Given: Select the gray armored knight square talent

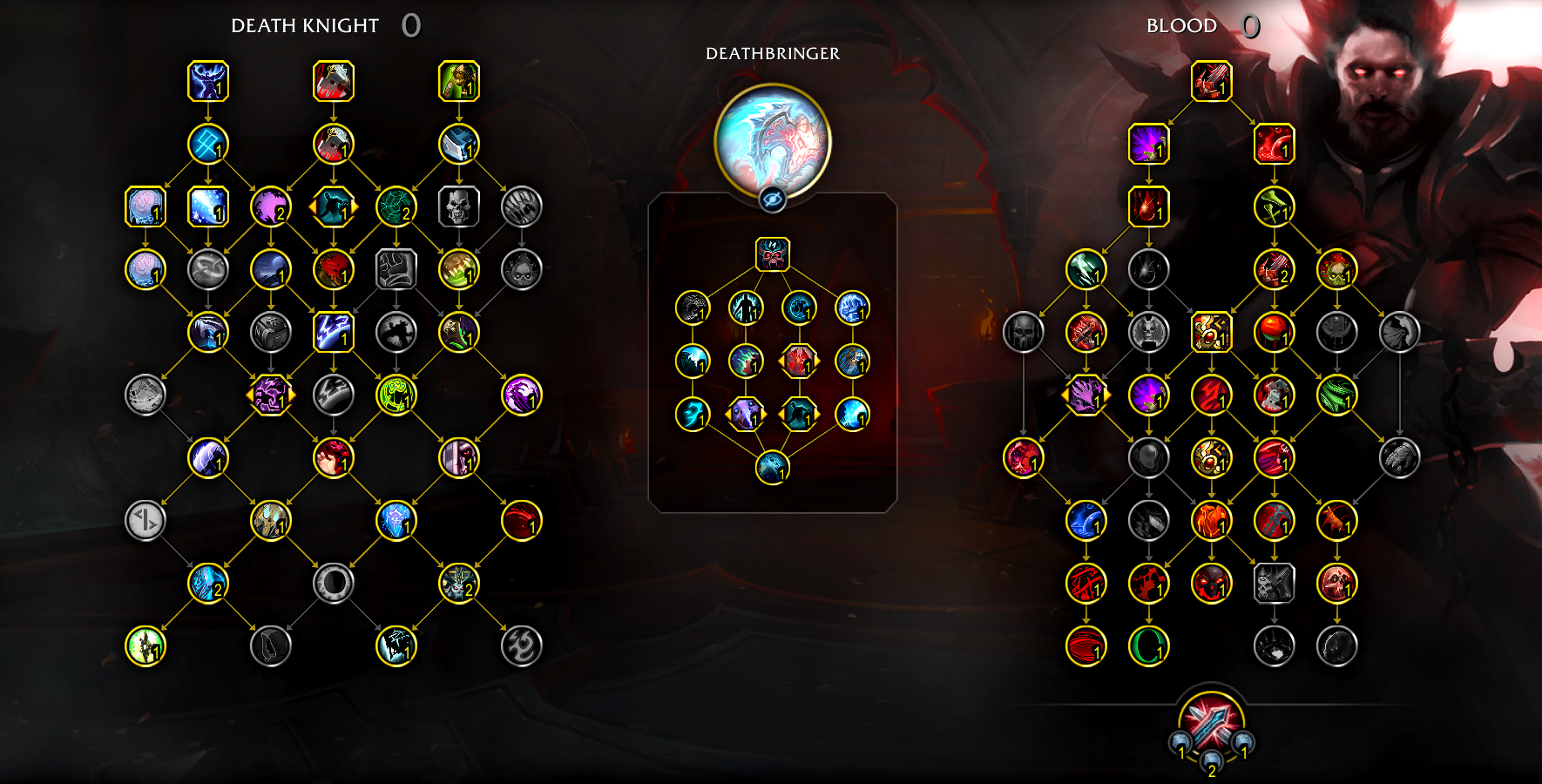Looking at the screenshot, I should coord(1274,584).
